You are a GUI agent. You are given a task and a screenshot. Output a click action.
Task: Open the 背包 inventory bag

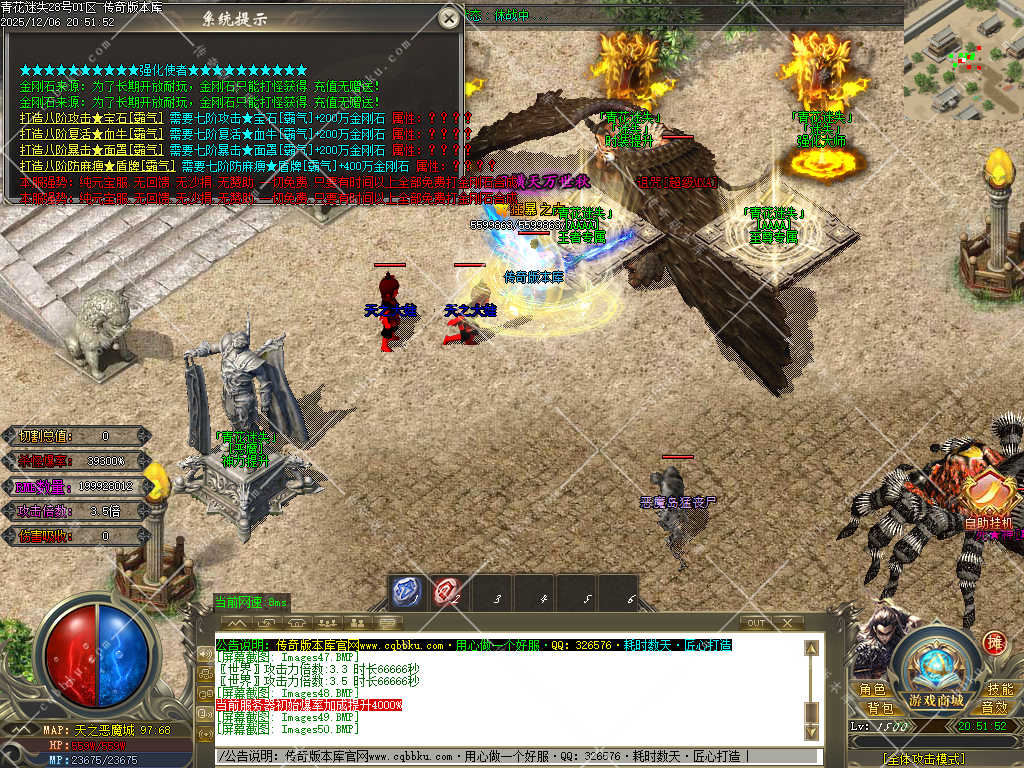[880, 708]
